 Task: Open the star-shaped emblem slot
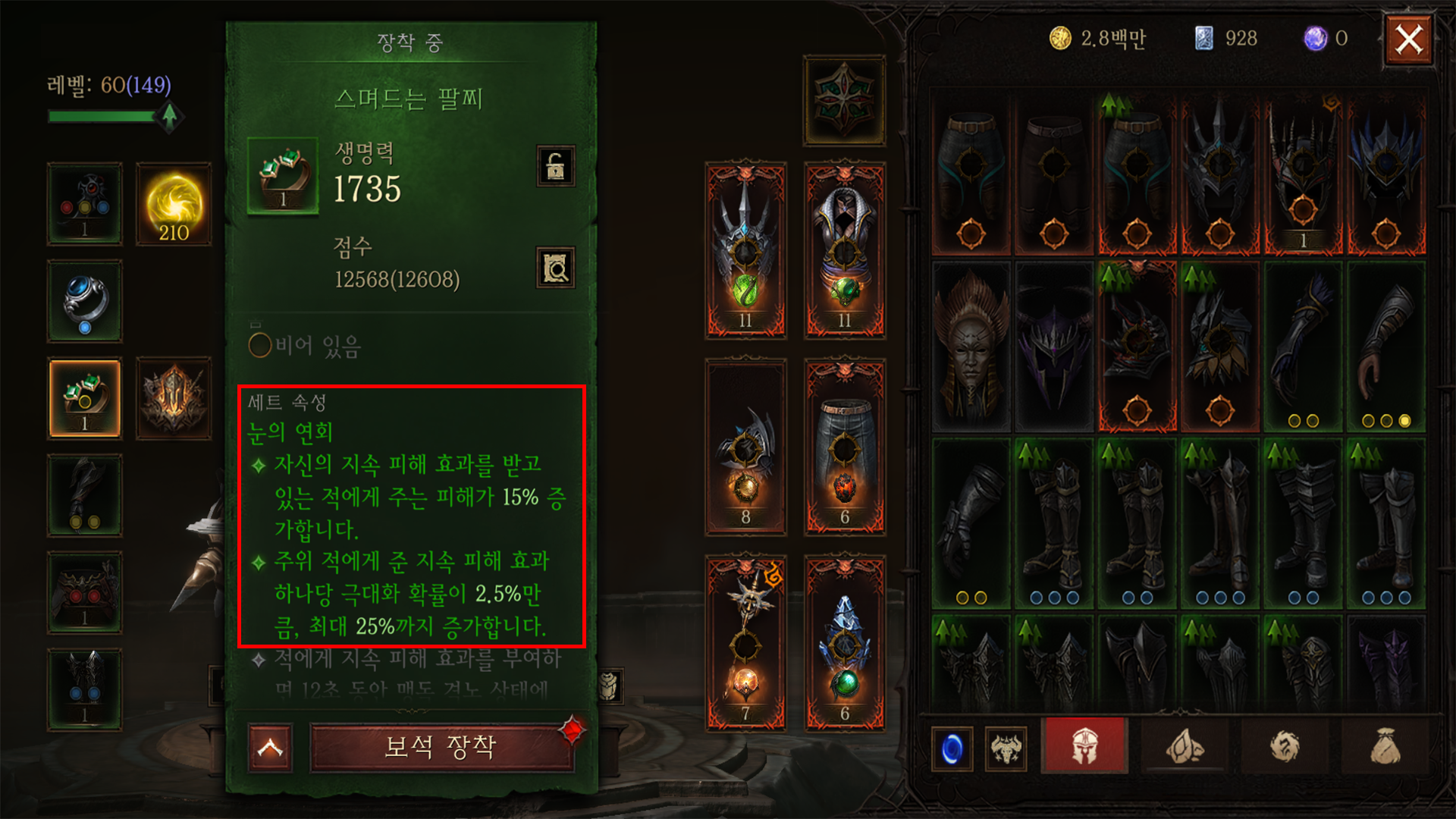coord(844,100)
